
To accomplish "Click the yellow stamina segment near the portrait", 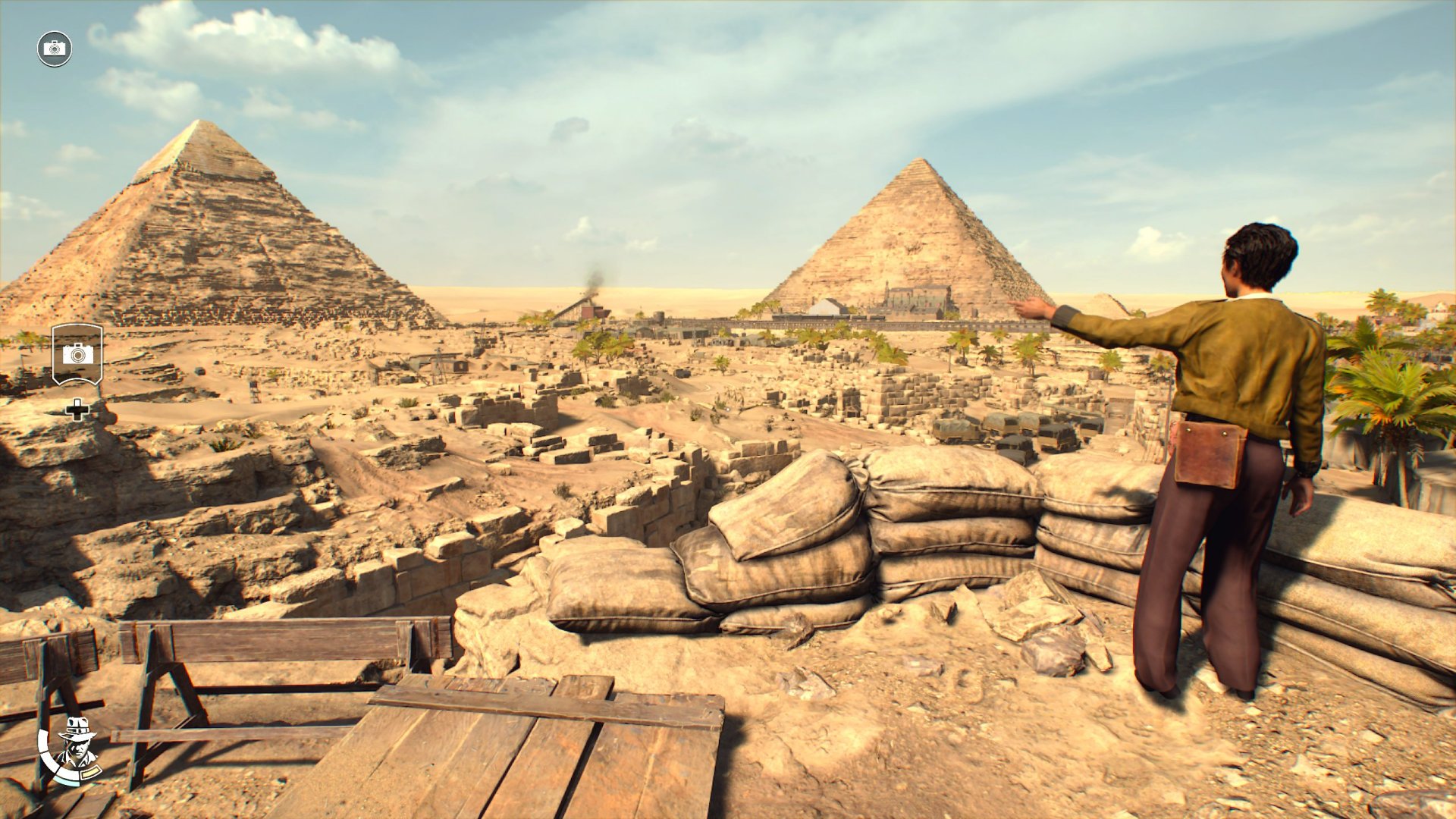I will [91, 771].
